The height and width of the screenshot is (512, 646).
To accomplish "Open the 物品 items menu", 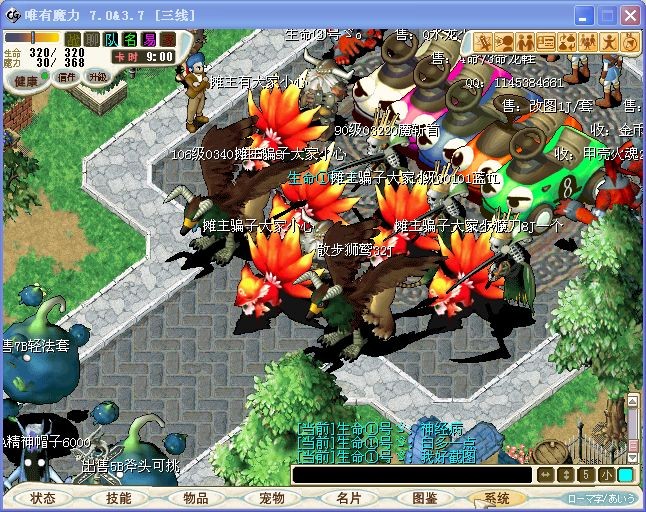I will pyautogui.click(x=196, y=498).
